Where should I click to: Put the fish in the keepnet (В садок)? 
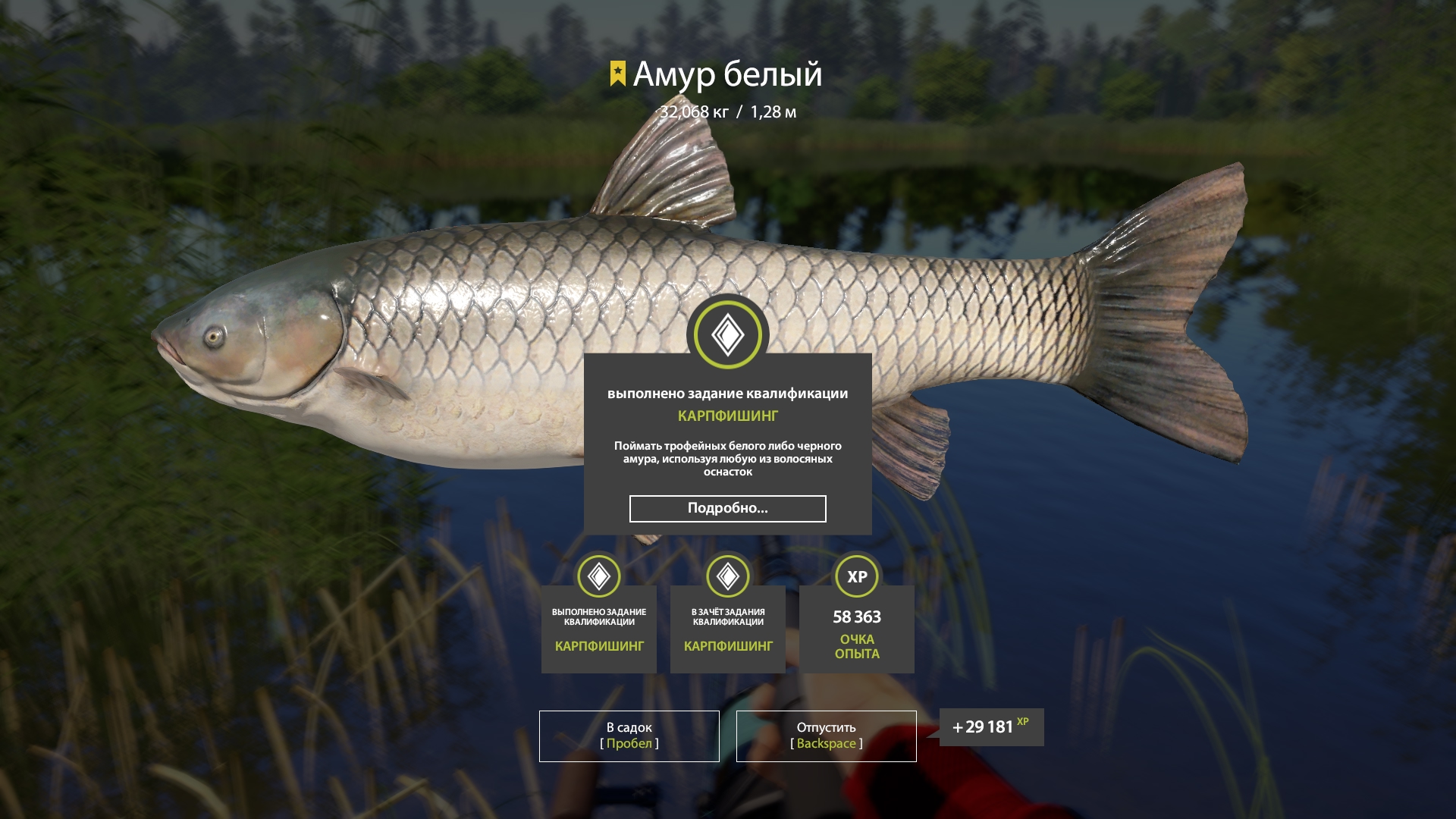tap(629, 736)
